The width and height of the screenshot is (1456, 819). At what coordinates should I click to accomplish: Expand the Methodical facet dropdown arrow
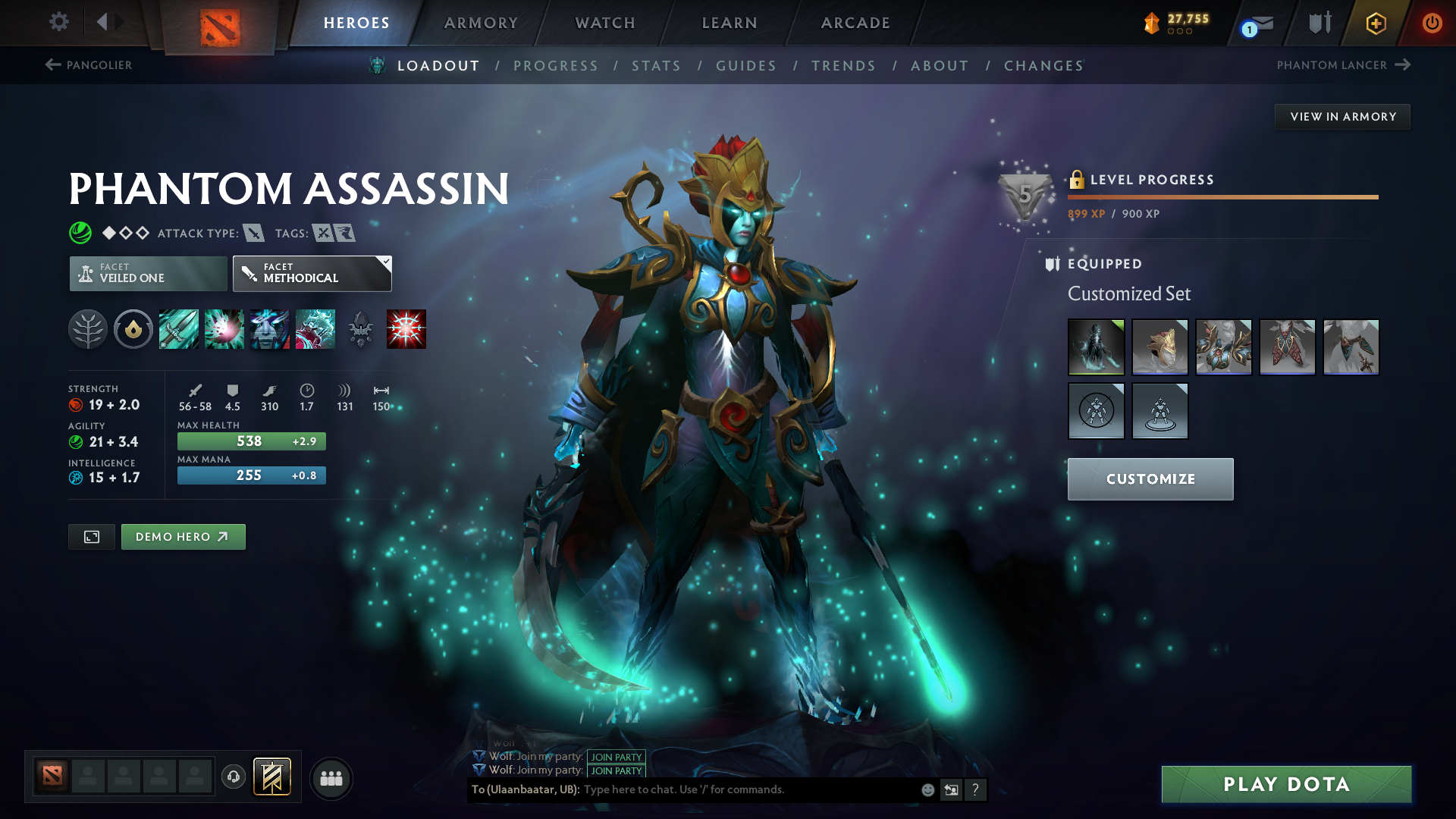pos(386,262)
